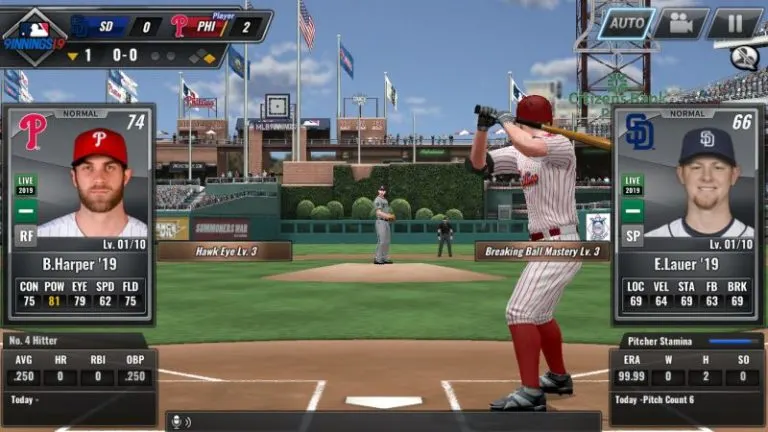This screenshot has height=432, width=768.
Task: Select the Breaking Ball Mastery Lv. 3 banner
Action: [x=542, y=252]
